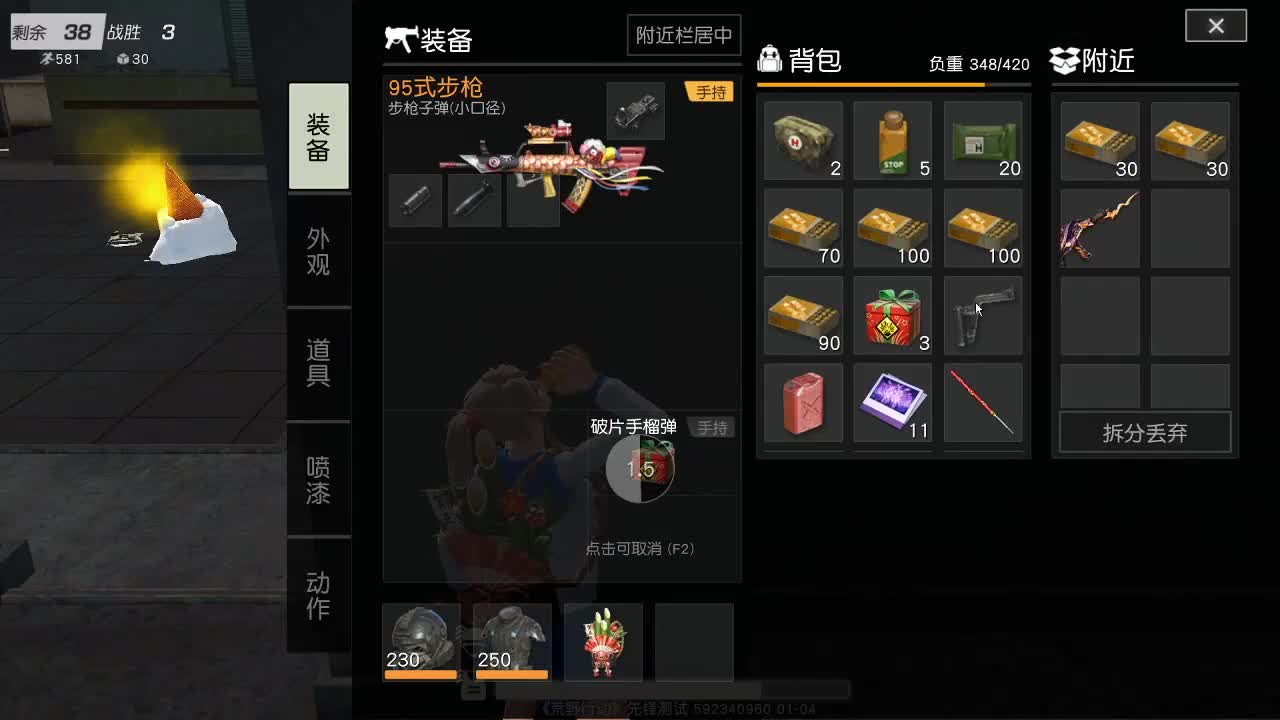Click the muzzle attachment slot icon
Image resolution: width=1280 pixels, height=720 pixels.
point(415,200)
